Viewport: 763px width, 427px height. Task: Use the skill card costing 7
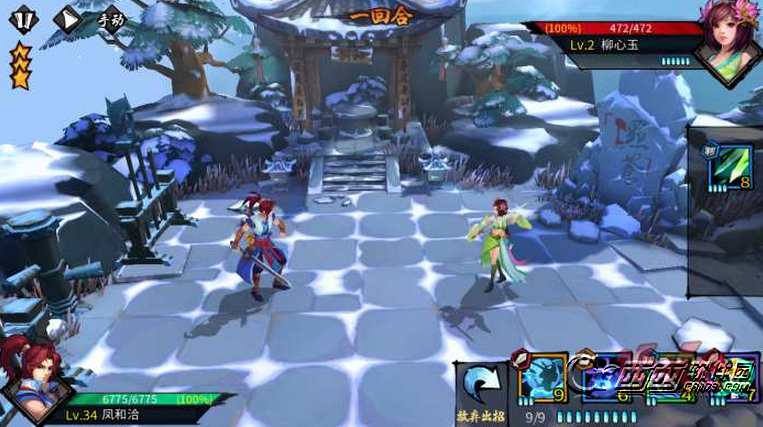(x=735, y=379)
